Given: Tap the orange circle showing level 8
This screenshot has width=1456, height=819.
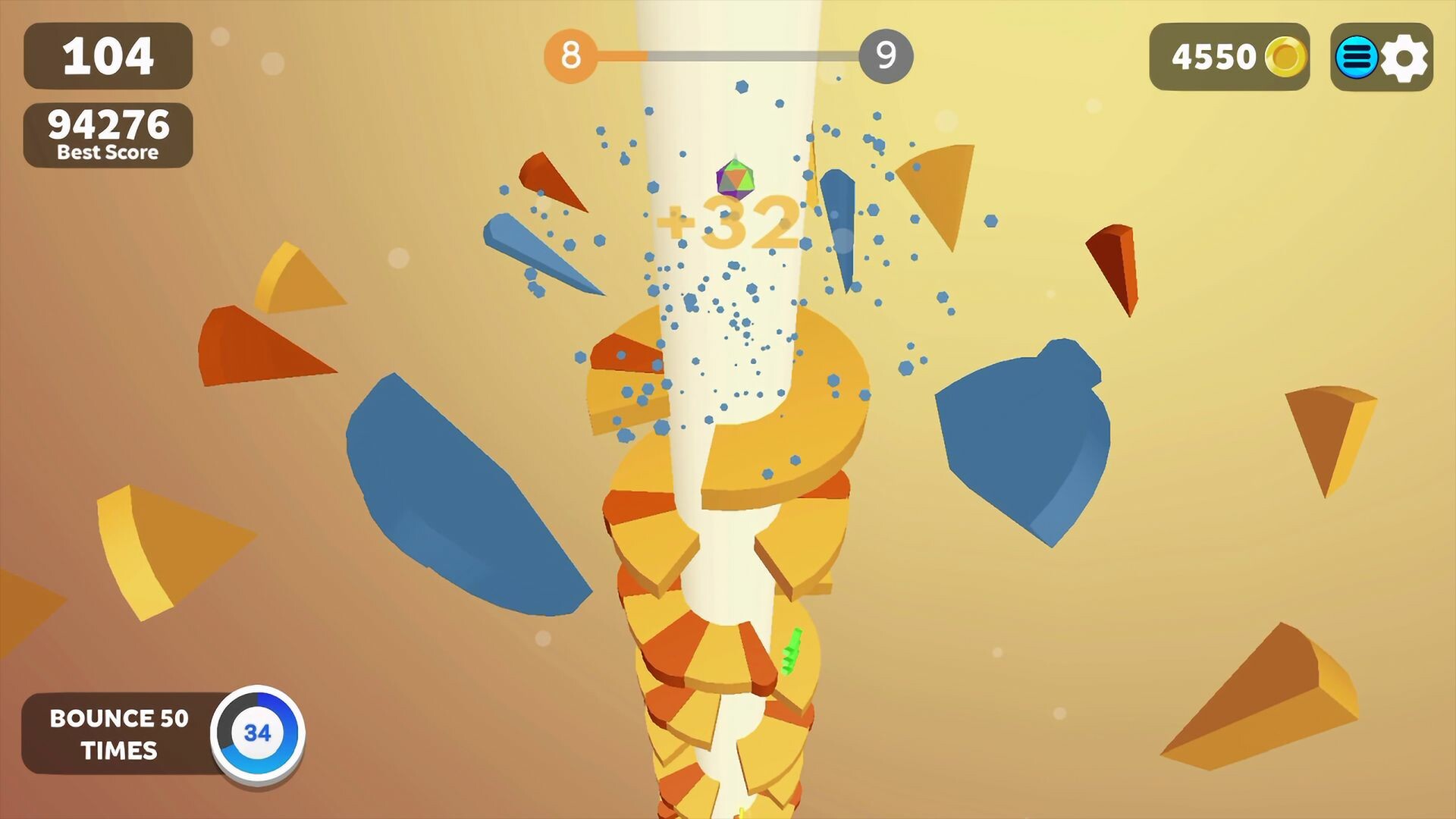Looking at the screenshot, I should coord(570,54).
